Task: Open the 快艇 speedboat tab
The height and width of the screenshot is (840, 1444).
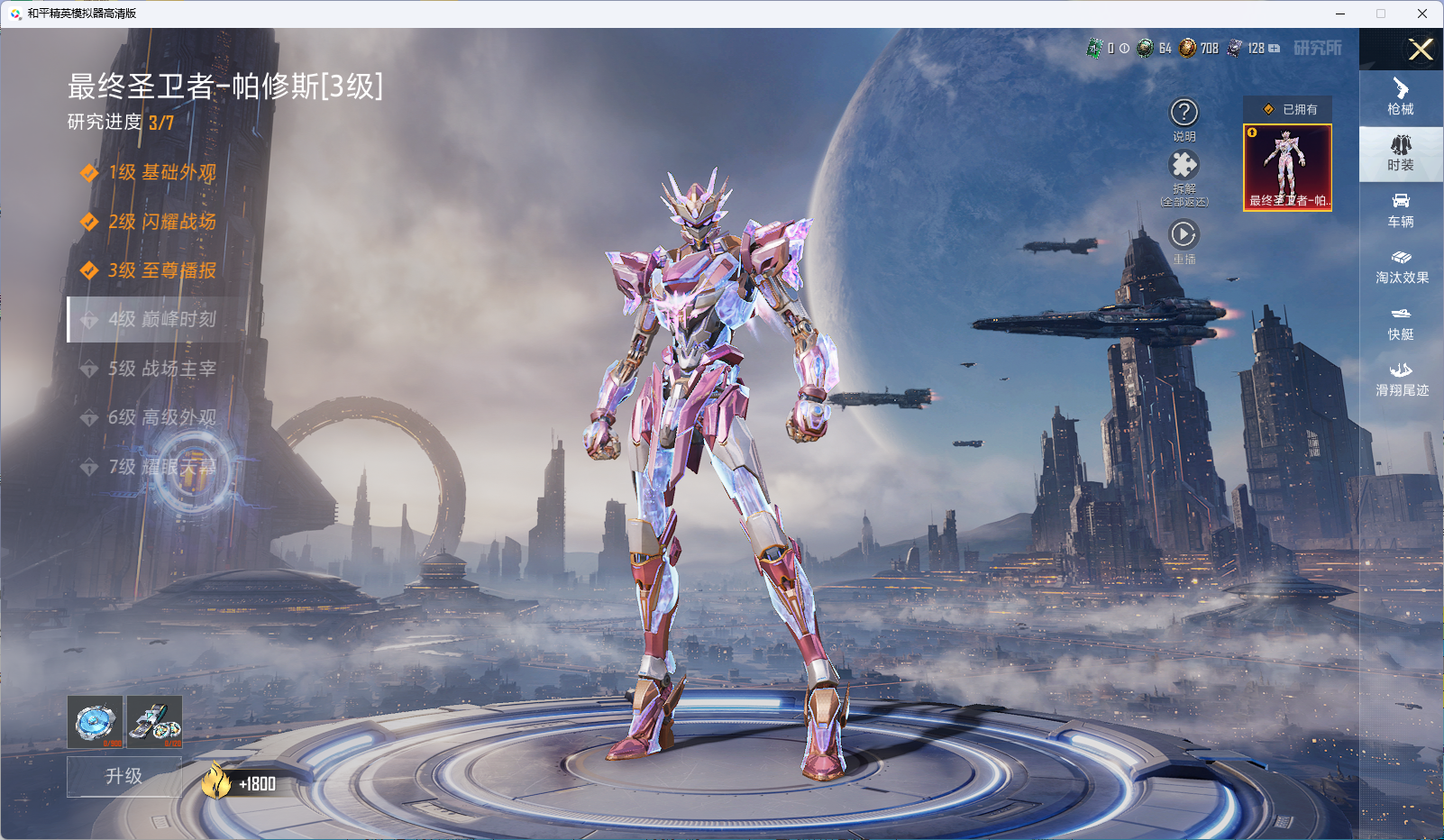Action: click(x=1401, y=323)
